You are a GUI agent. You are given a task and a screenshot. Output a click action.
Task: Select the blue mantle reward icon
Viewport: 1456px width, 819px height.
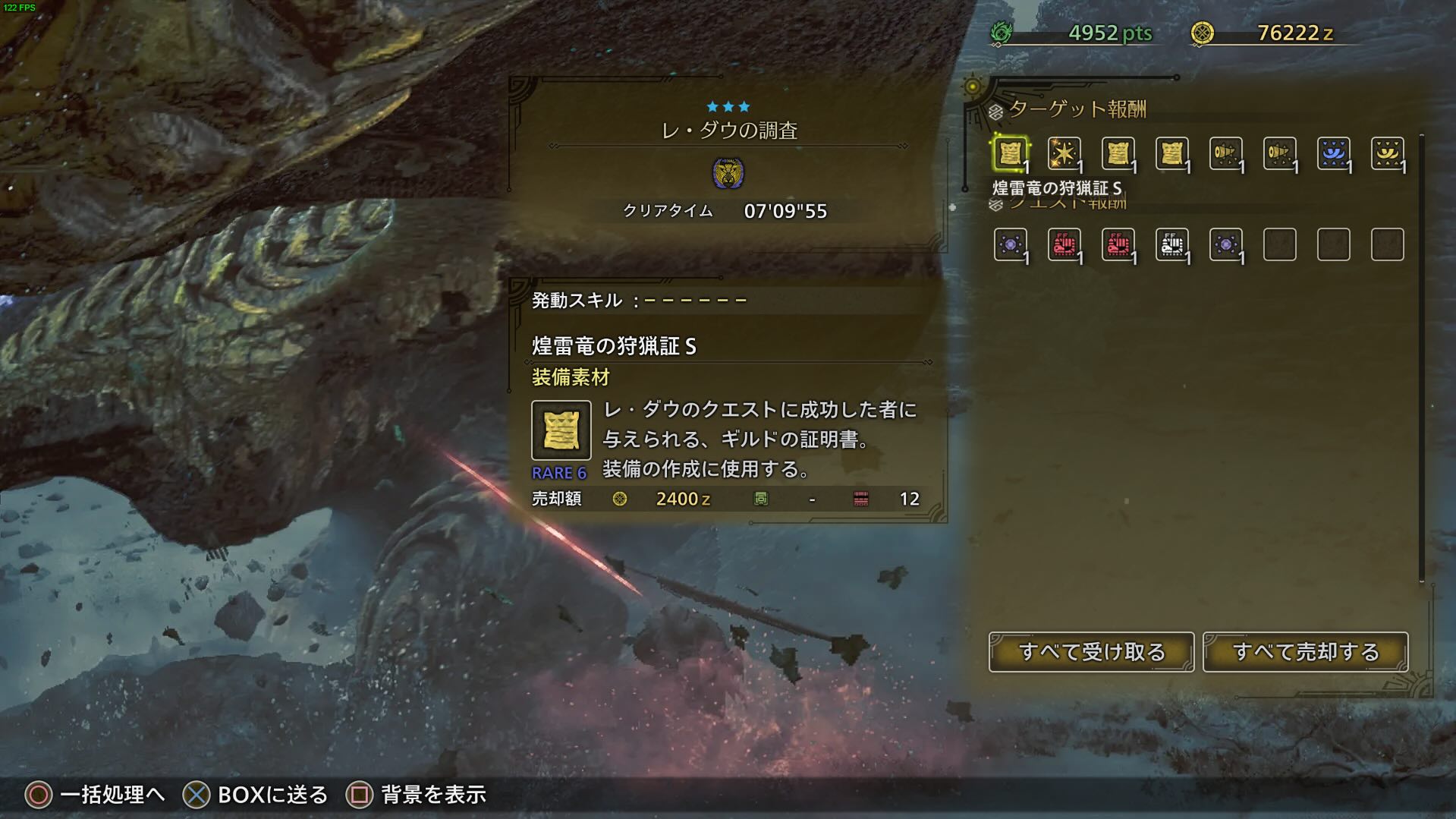tap(1333, 152)
